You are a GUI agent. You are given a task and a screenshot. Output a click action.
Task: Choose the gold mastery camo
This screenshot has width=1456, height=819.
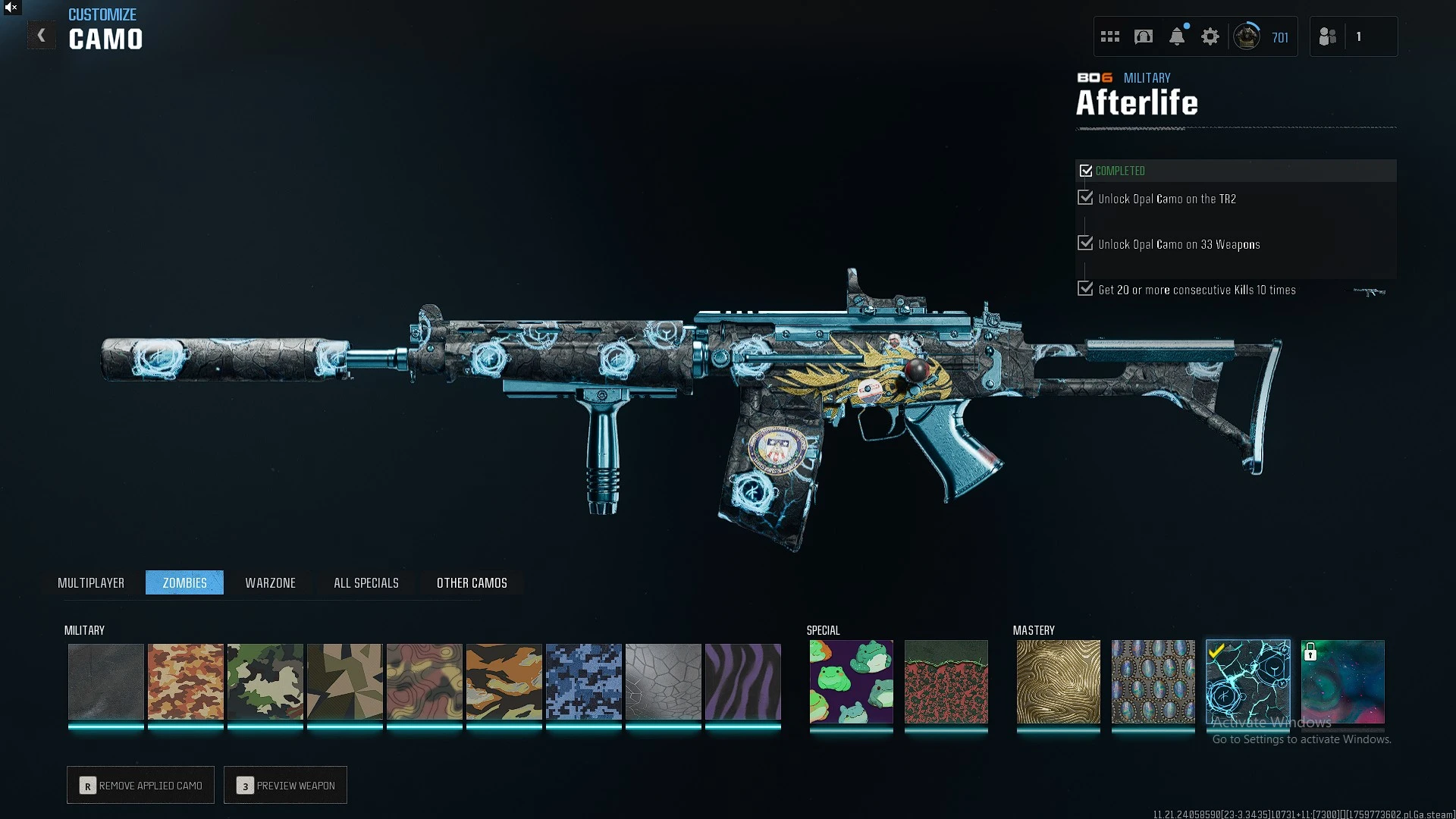click(x=1058, y=681)
